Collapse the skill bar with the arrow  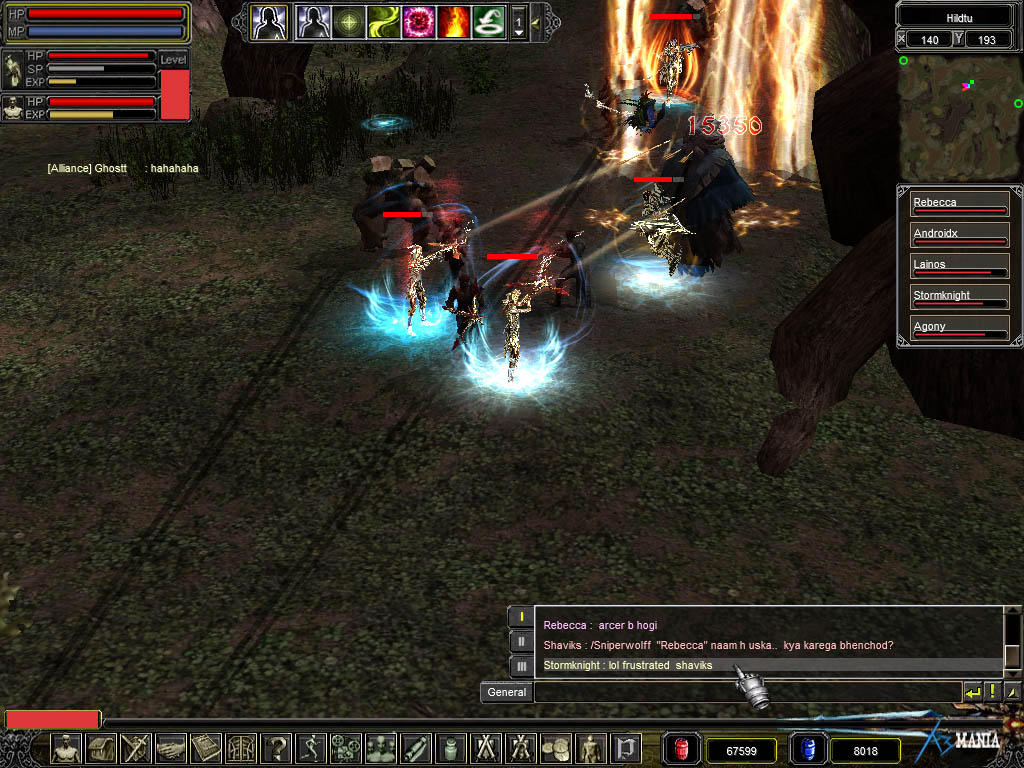point(536,22)
